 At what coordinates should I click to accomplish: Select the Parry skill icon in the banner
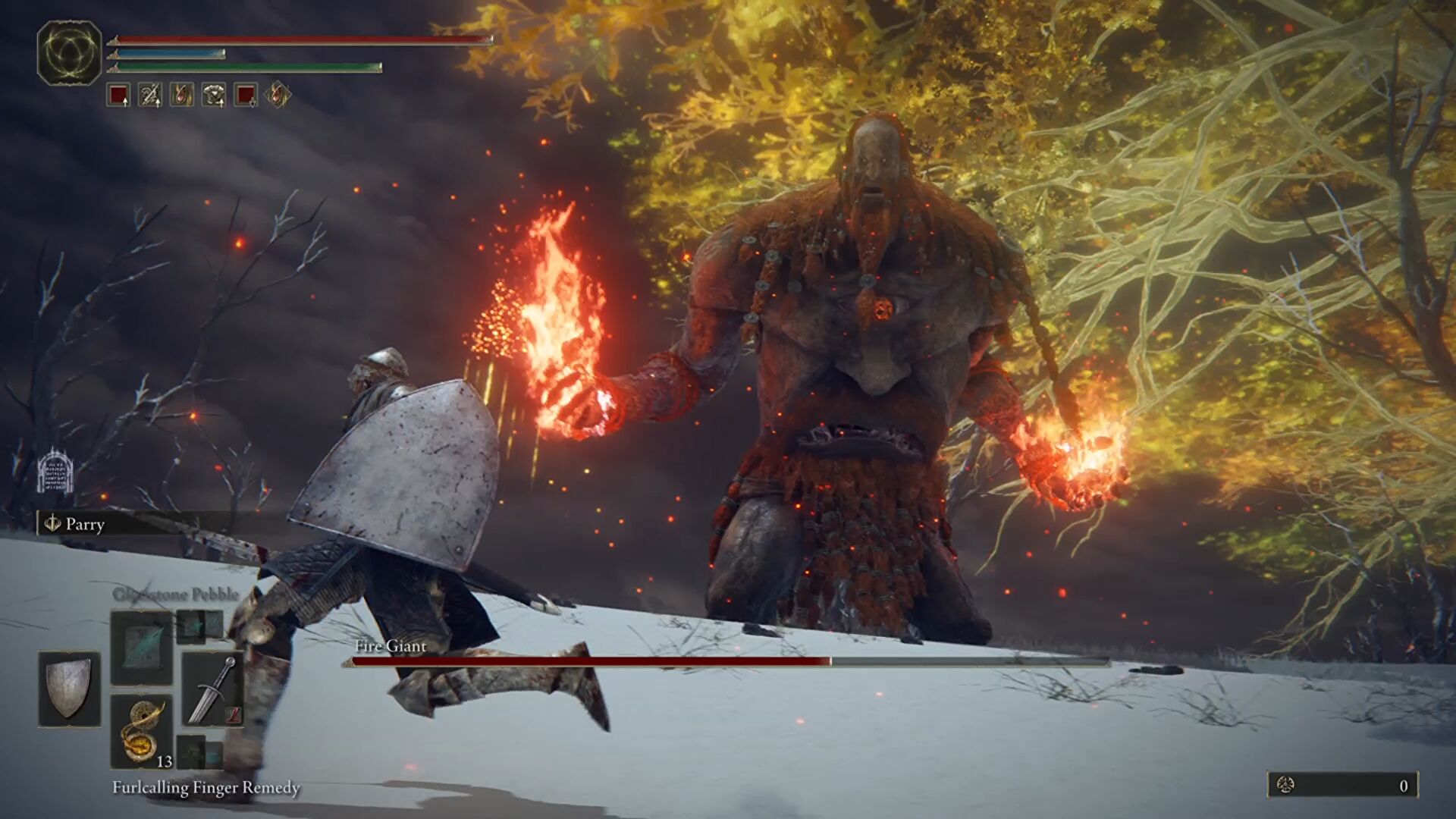click(52, 525)
